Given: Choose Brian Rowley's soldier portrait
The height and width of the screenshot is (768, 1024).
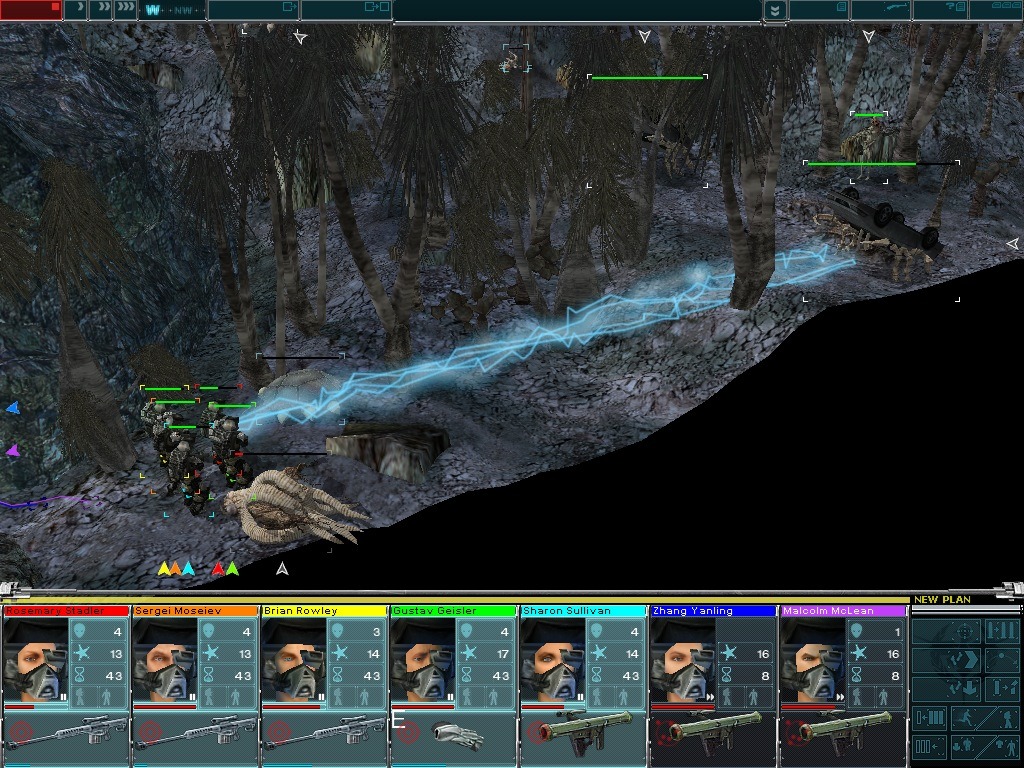Looking at the screenshot, I should coord(294,661).
